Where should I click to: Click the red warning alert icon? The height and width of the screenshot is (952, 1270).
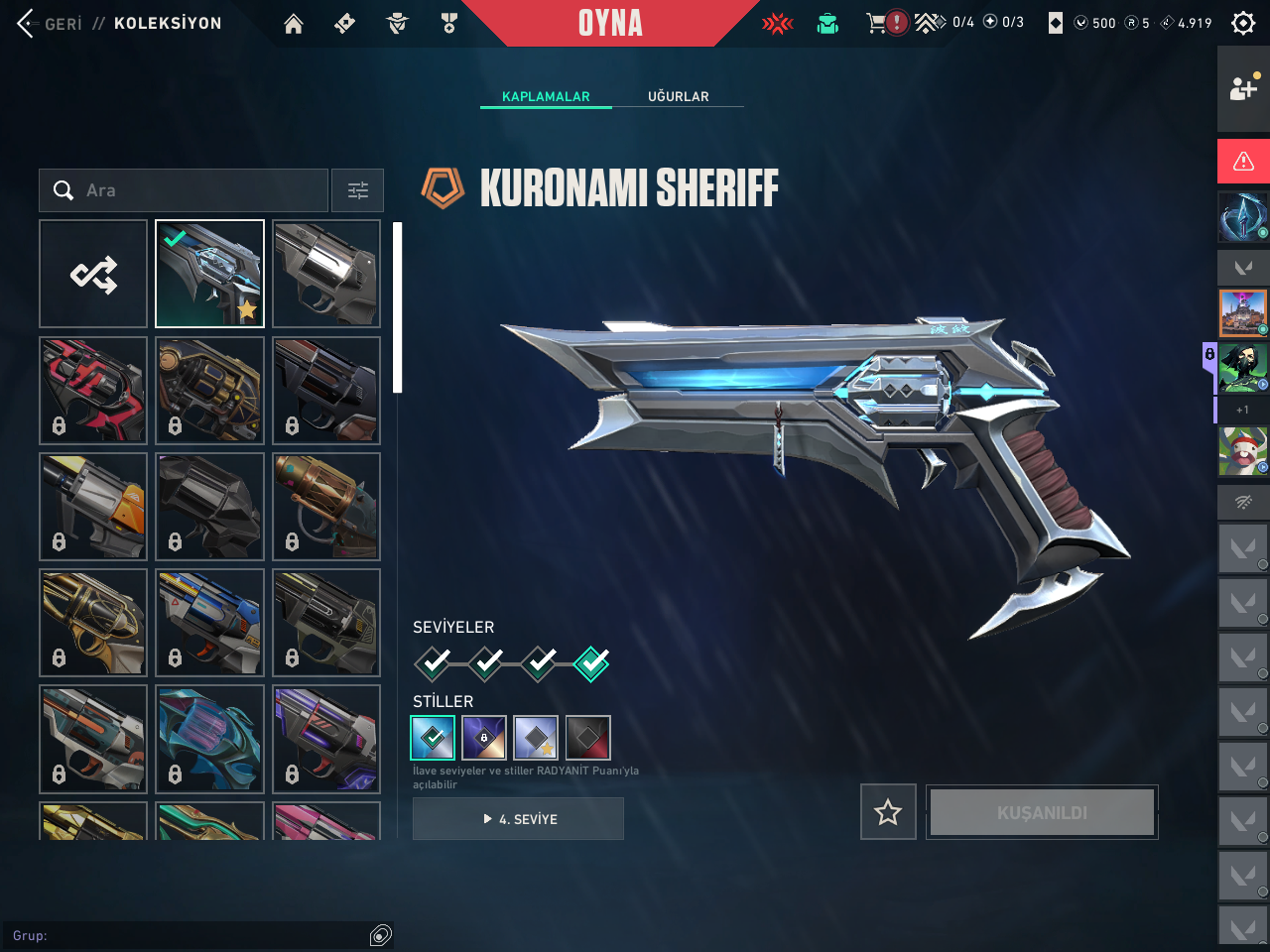[x=1243, y=162]
